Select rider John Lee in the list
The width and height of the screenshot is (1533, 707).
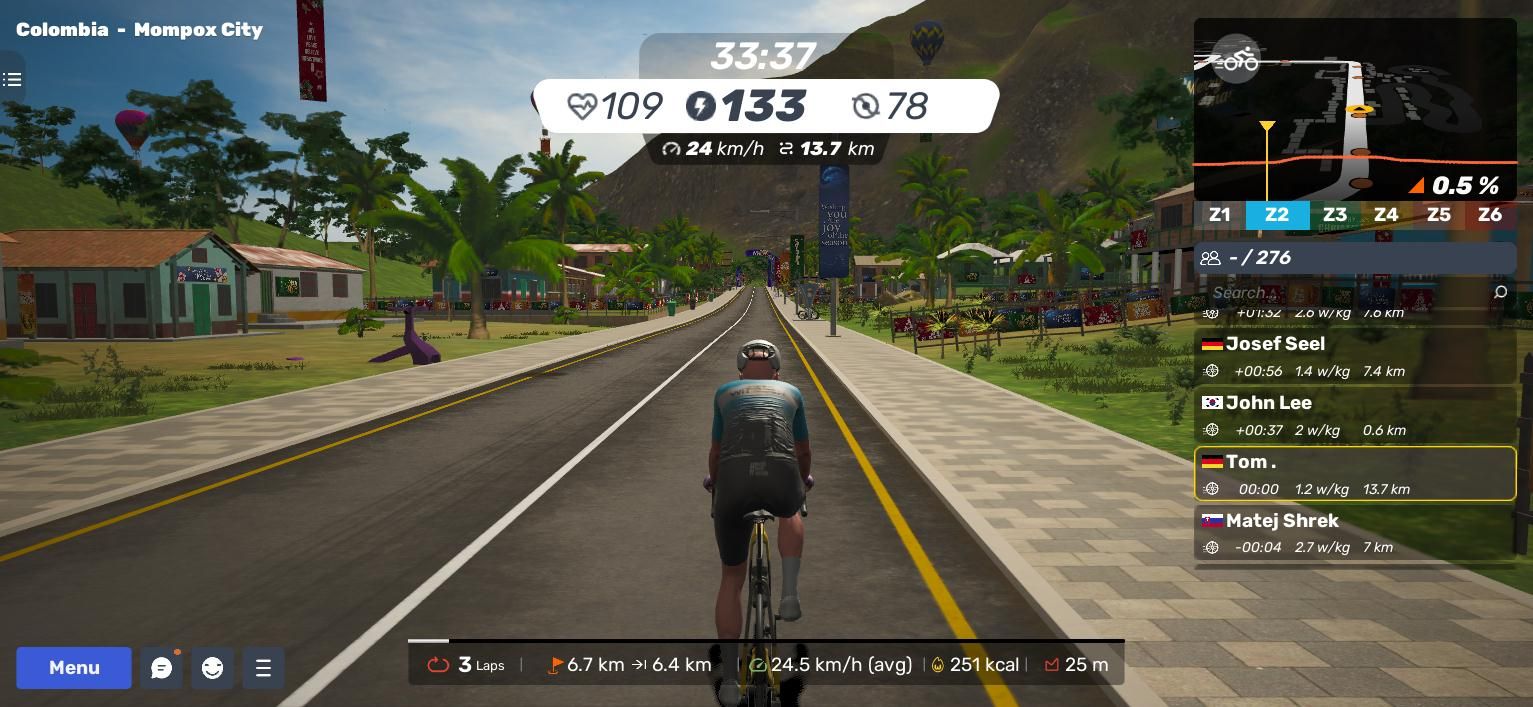click(x=1355, y=415)
